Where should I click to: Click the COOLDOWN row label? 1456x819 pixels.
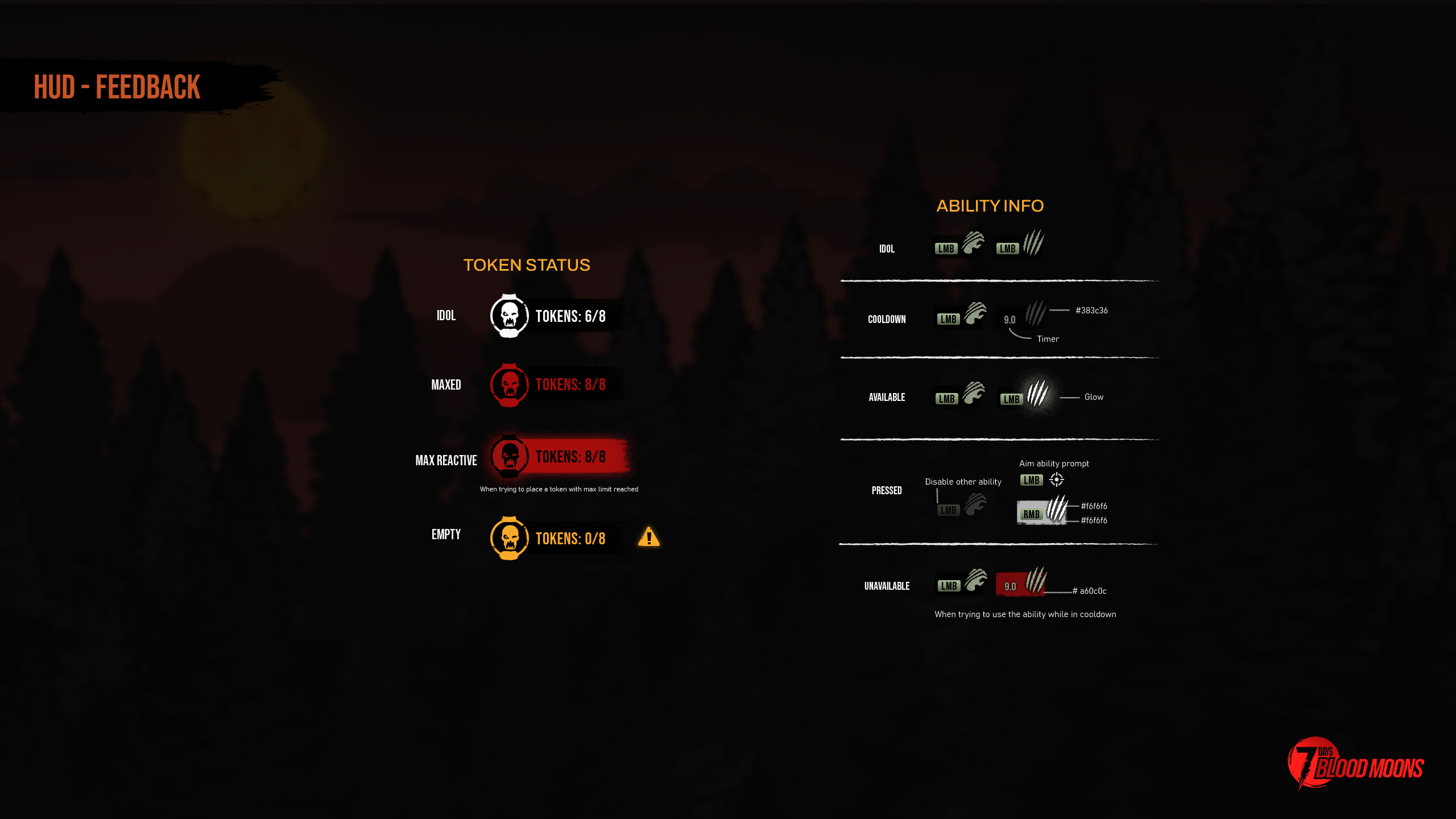[887, 319]
